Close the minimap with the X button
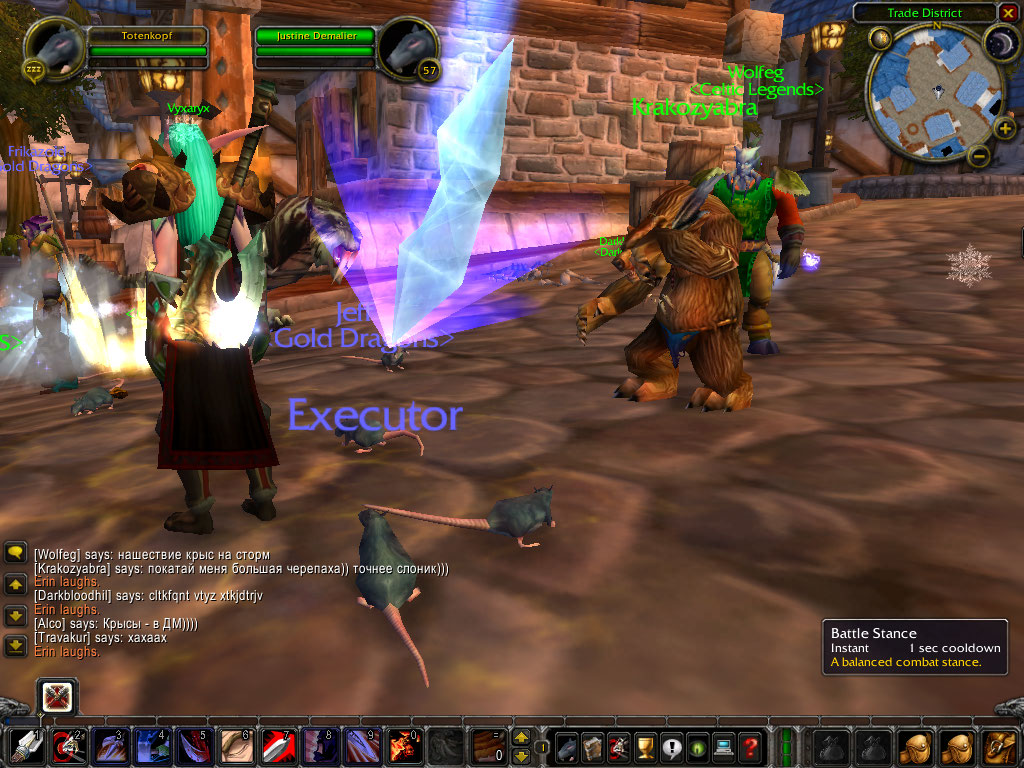Screen dimensions: 1024x768 [1009, 12]
